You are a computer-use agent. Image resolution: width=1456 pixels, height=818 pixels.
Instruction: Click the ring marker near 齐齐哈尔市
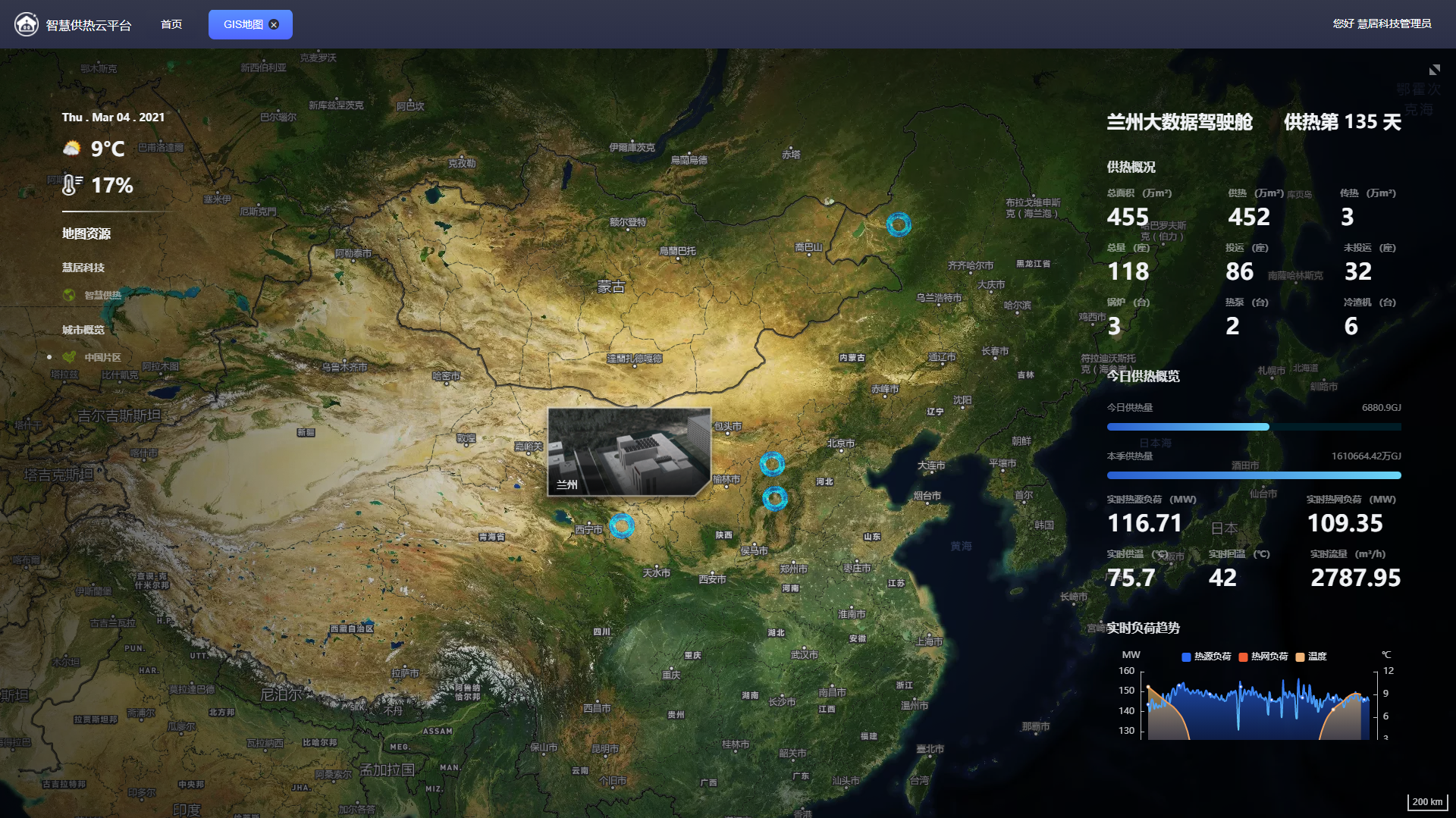point(899,224)
